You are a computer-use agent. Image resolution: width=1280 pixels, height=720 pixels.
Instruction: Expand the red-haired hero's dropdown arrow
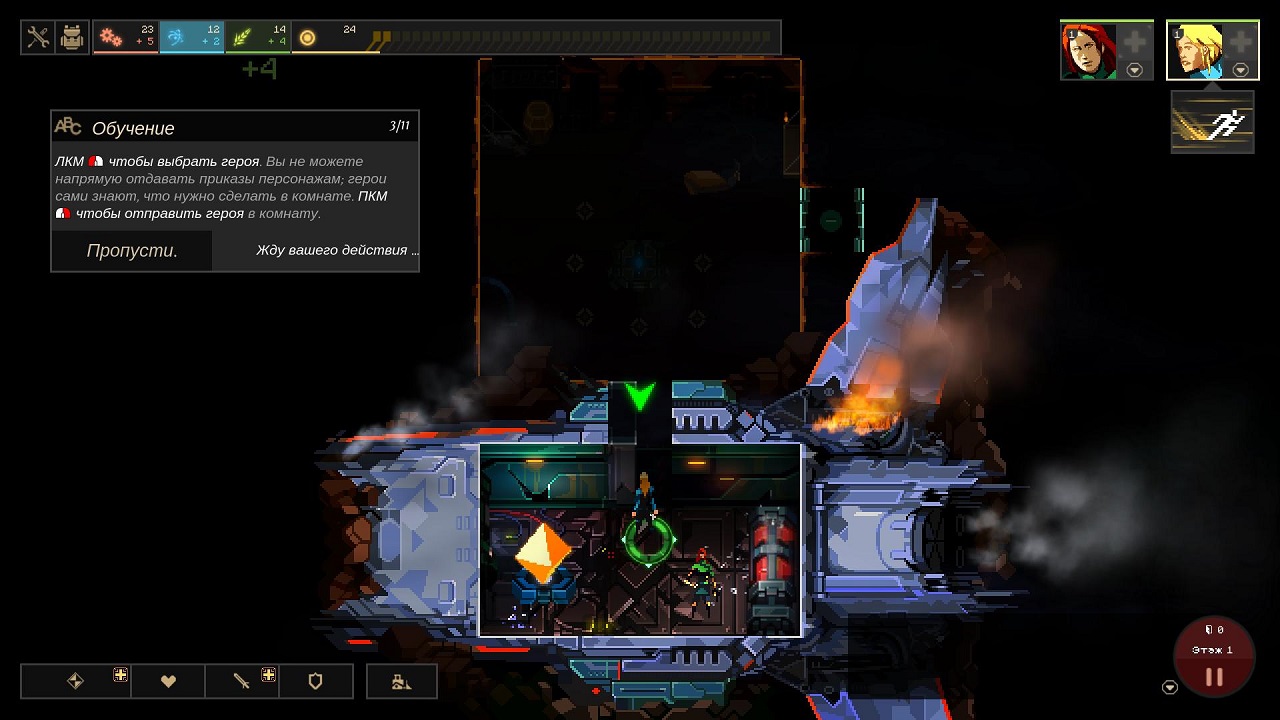(x=1134, y=70)
